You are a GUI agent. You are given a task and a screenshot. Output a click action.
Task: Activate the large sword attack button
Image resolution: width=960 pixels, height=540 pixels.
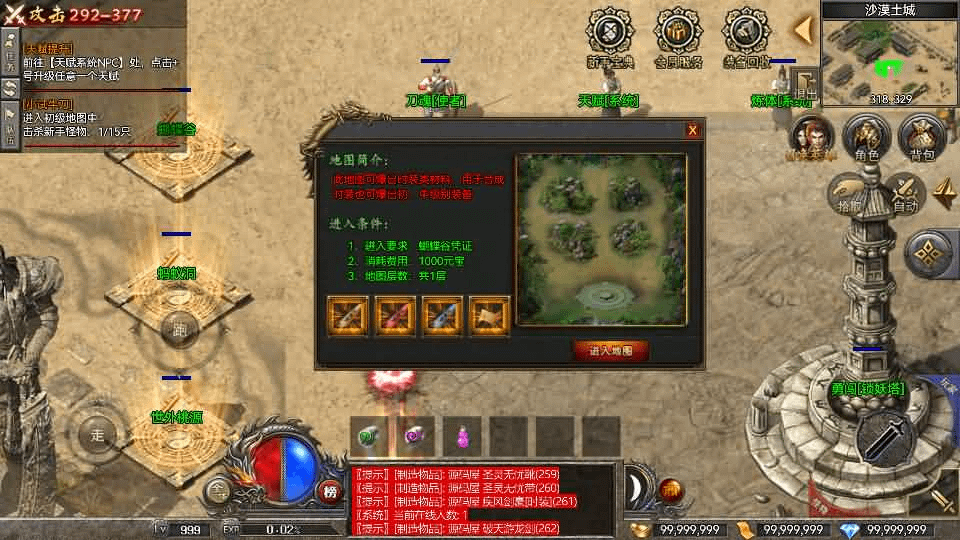pyautogui.click(x=888, y=437)
